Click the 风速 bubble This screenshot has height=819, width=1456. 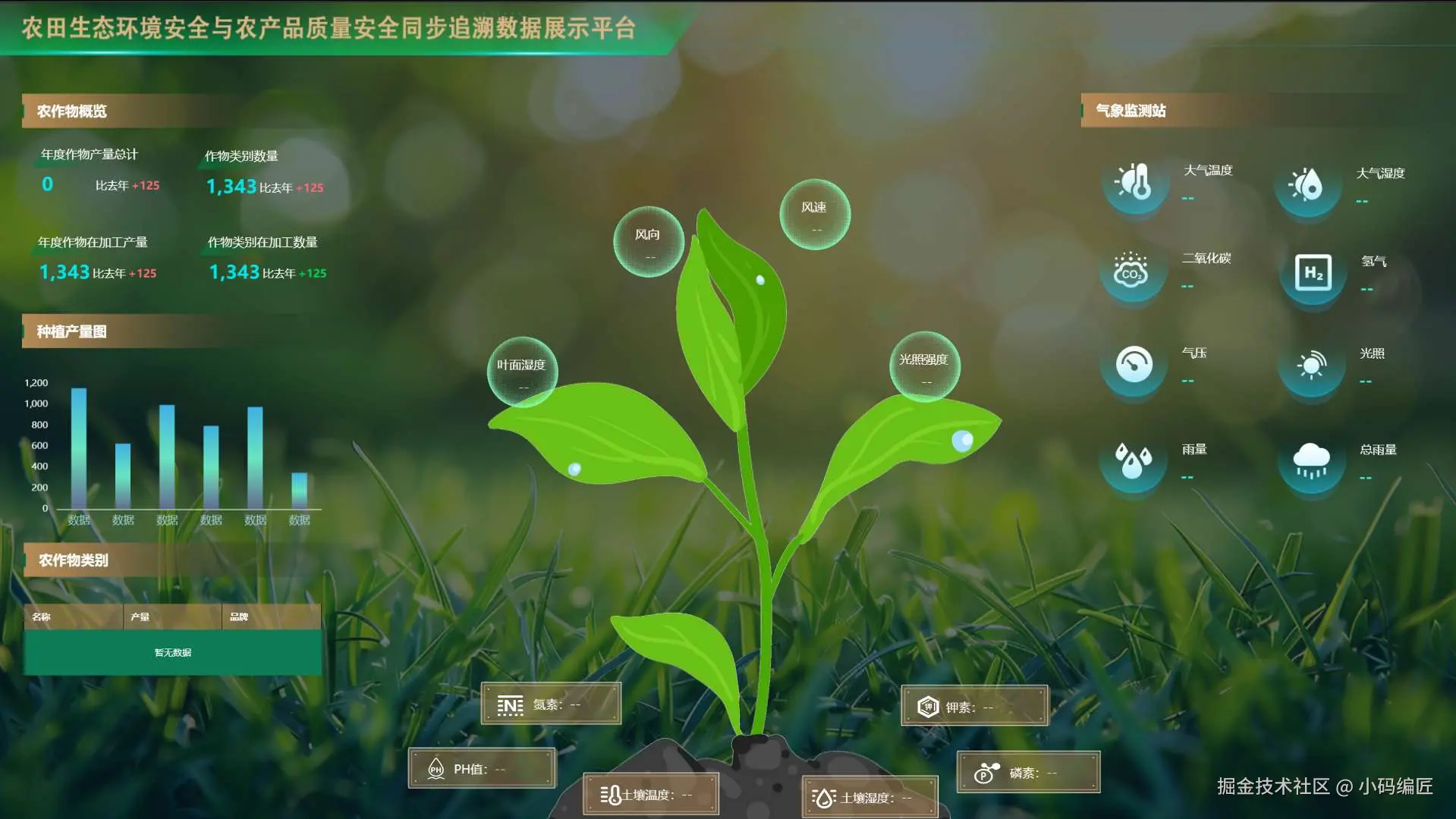815,215
